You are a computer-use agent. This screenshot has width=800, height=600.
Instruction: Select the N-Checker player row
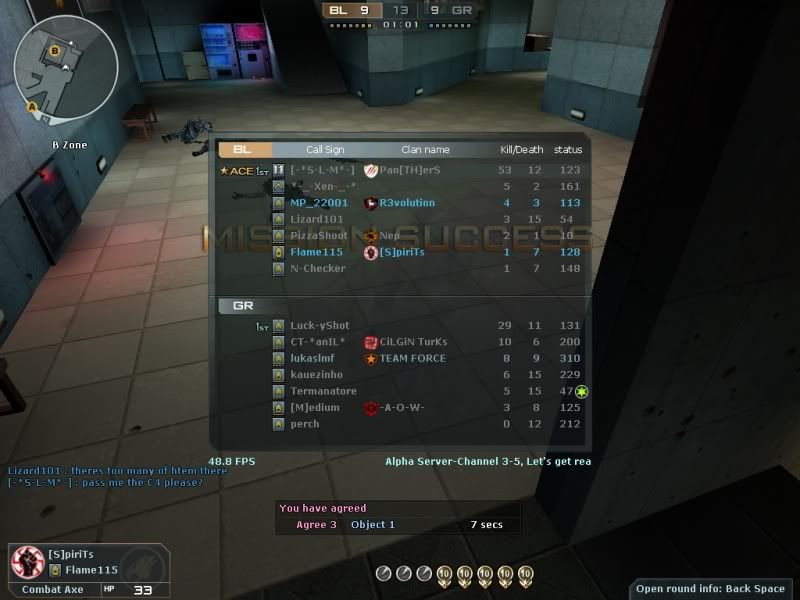(x=400, y=268)
